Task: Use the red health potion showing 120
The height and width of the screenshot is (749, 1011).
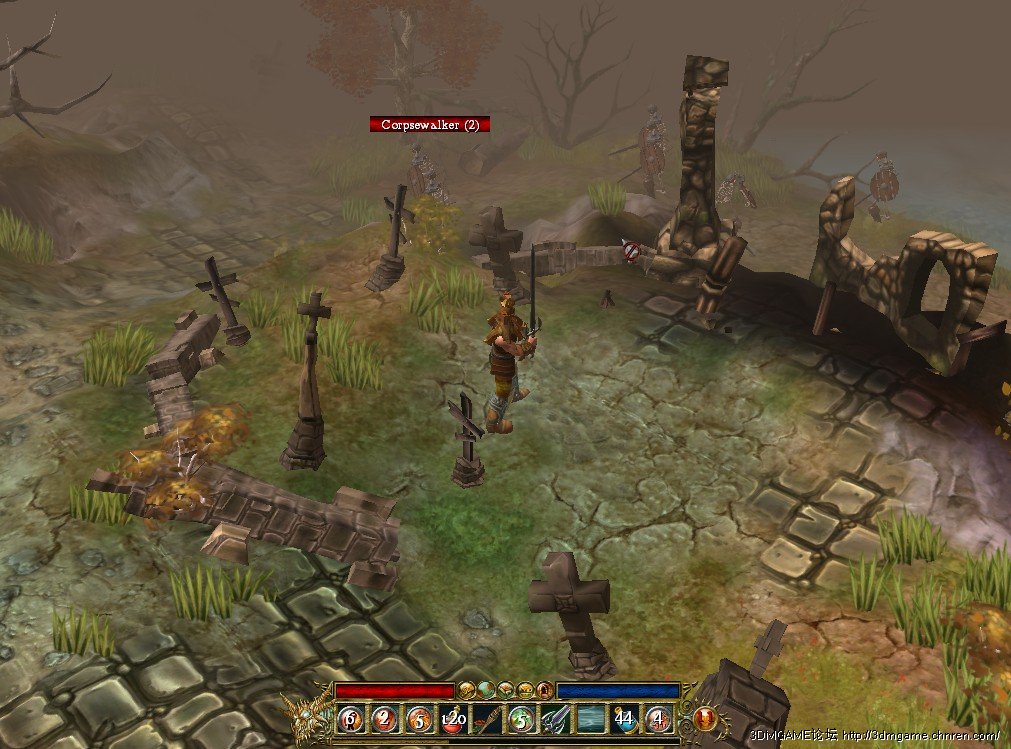Action: pyautogui.click(x=453, y=717)
